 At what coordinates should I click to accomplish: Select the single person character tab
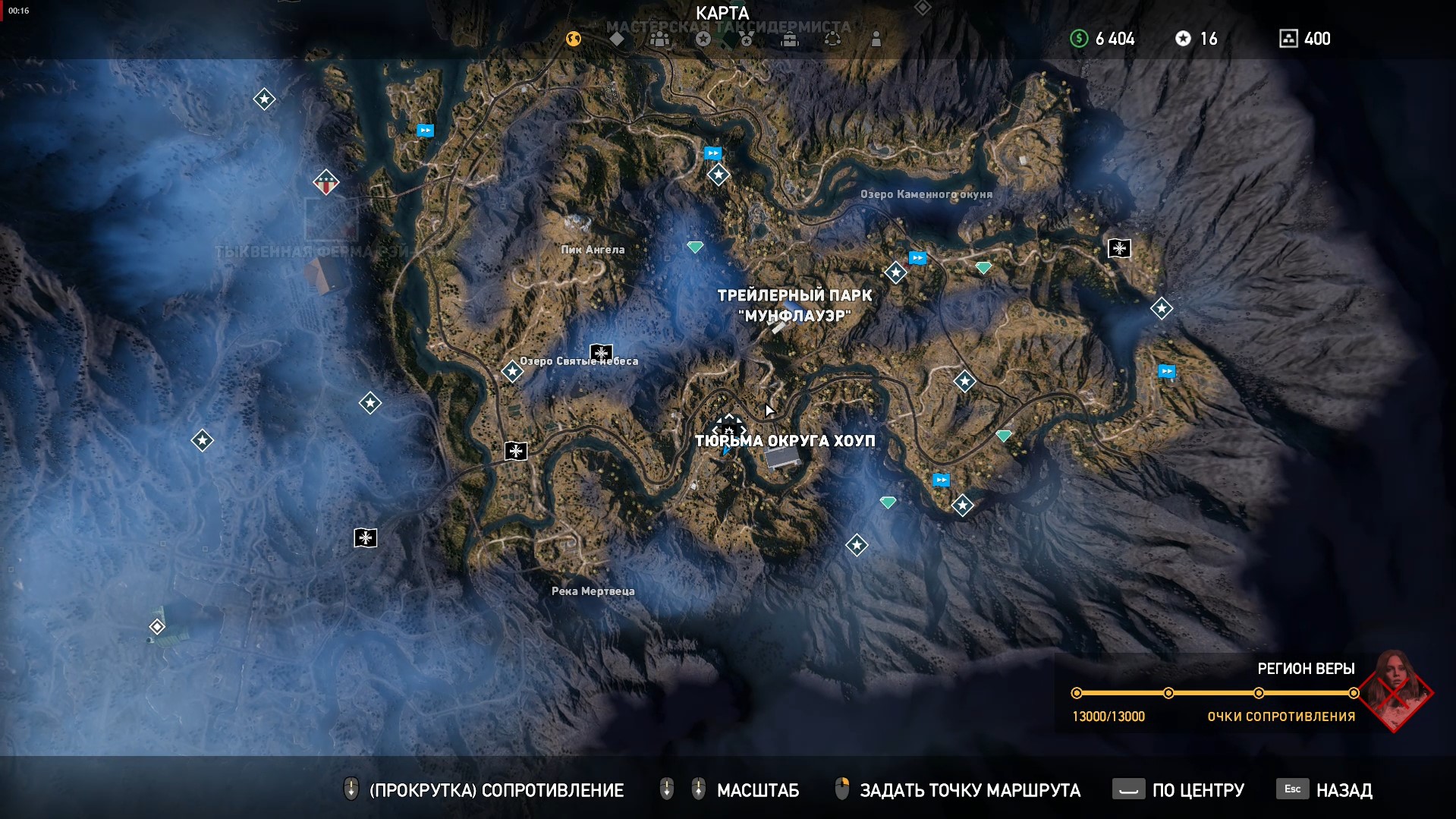(876, 39)
